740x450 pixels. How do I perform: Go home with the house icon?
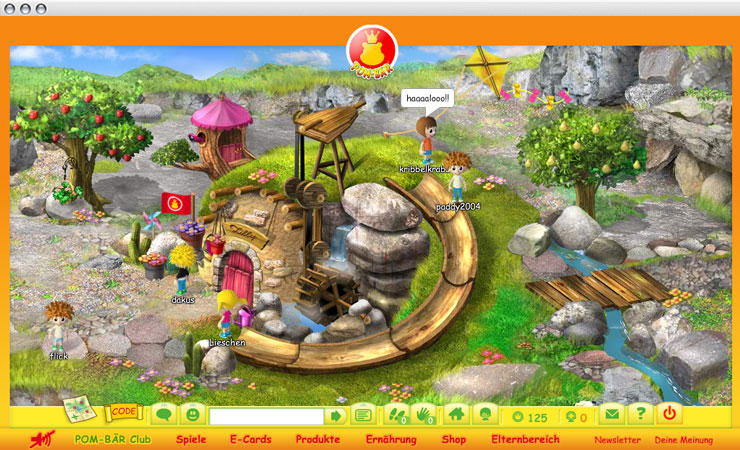pos(456,414)
